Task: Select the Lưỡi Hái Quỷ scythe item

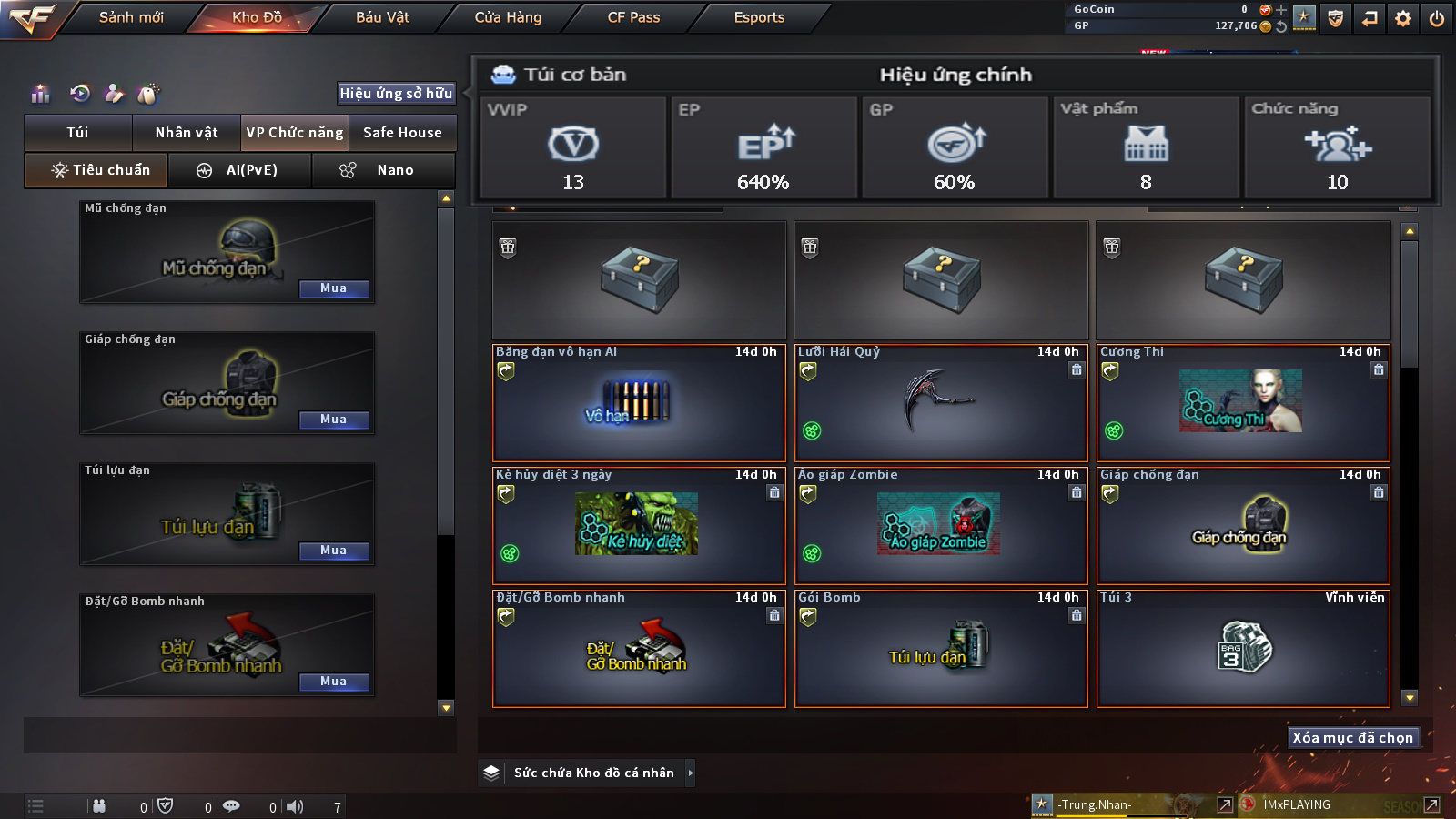Action: point(941,404)
